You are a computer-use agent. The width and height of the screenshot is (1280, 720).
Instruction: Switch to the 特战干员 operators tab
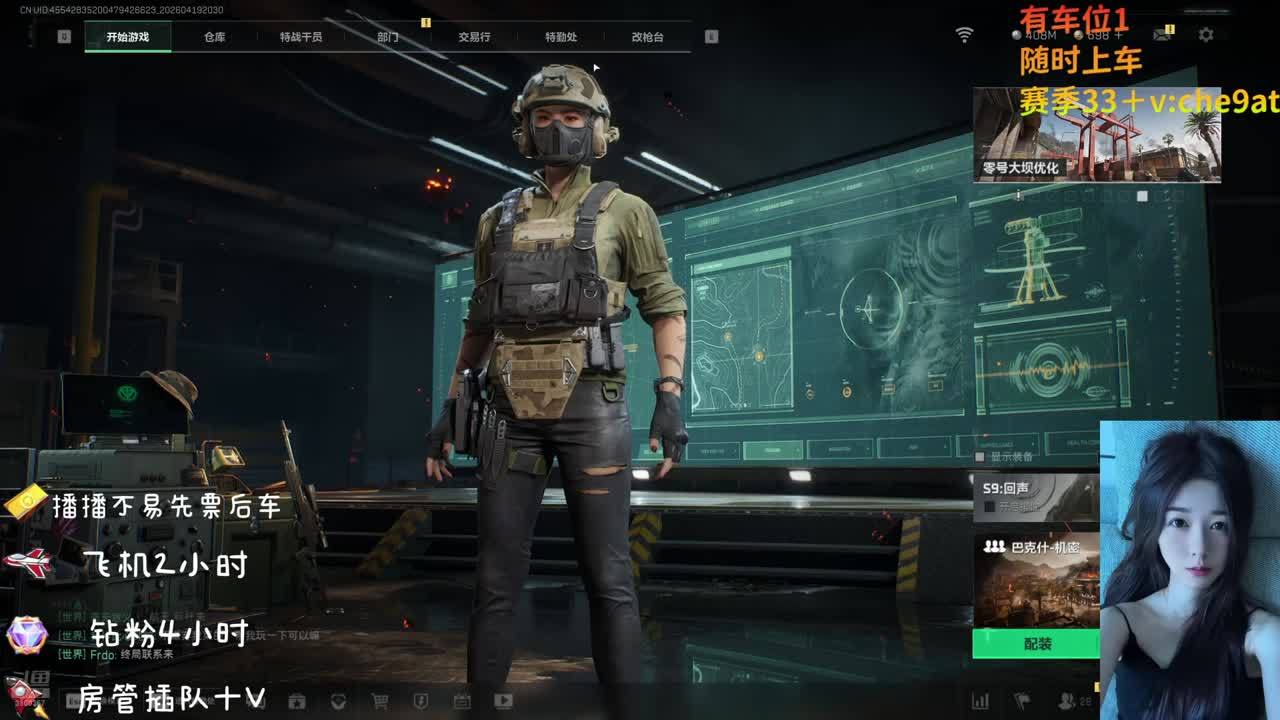coord(301,37)
